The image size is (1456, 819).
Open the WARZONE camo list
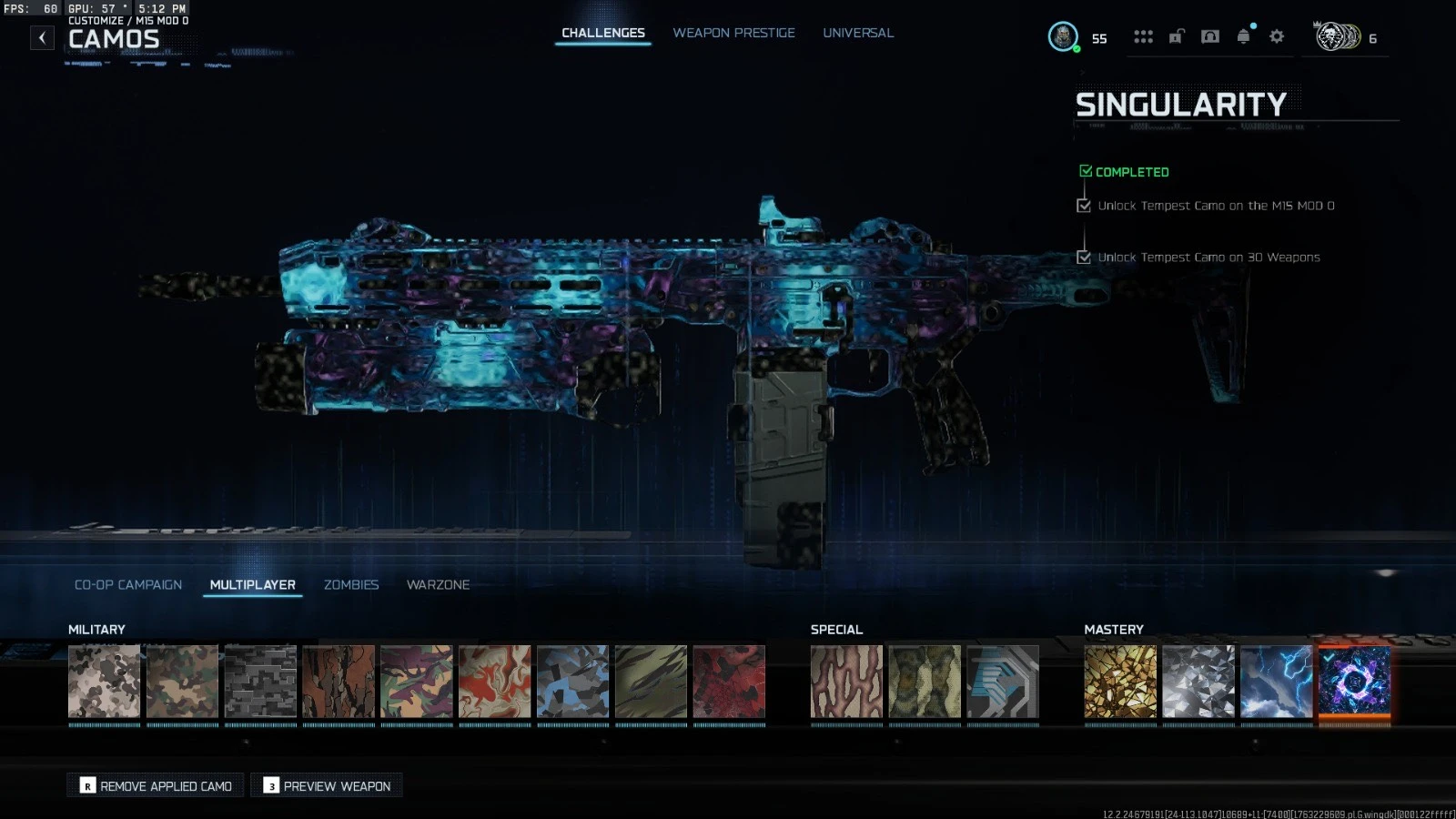(439, 584)
